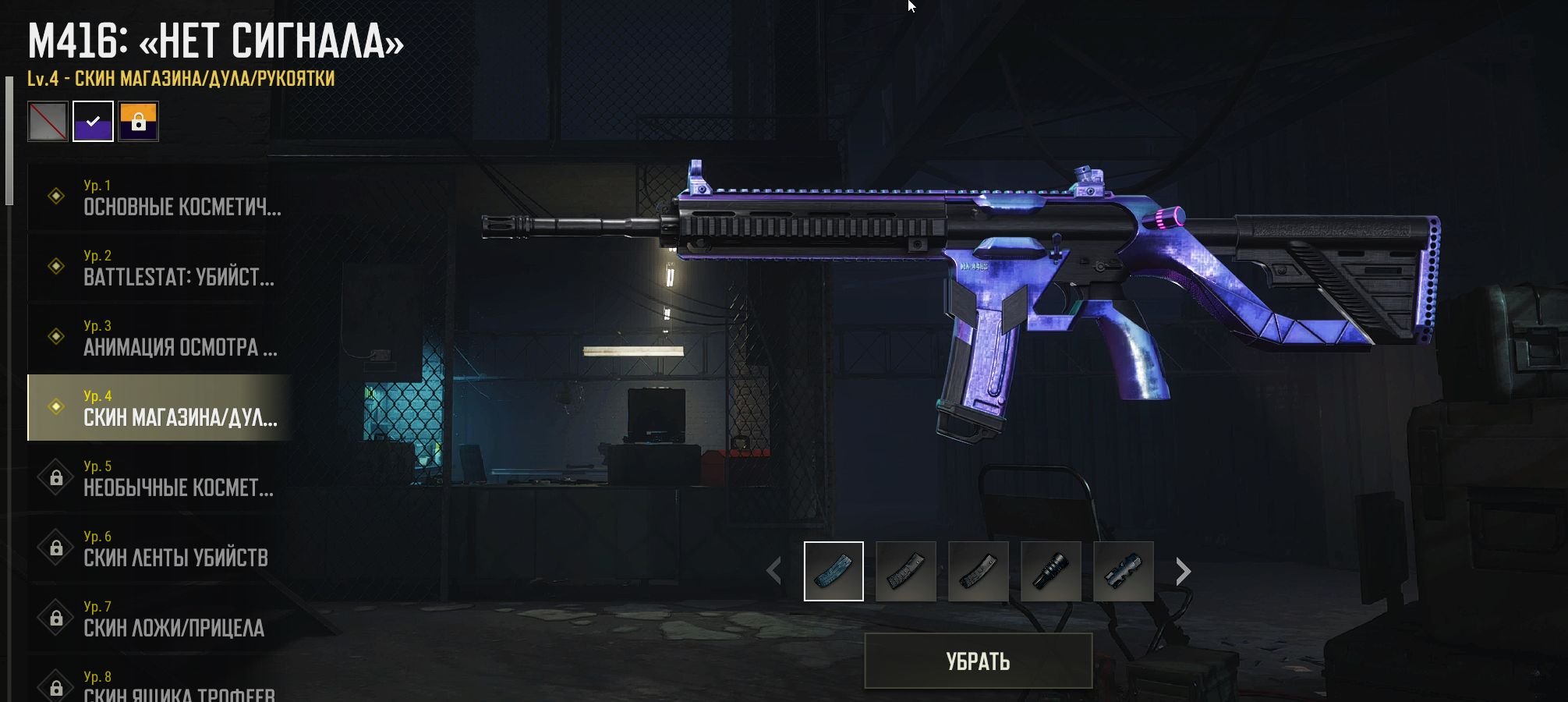
Task: Select the blue magazine skin thumbnail
Action: click(x=834, y=572)
